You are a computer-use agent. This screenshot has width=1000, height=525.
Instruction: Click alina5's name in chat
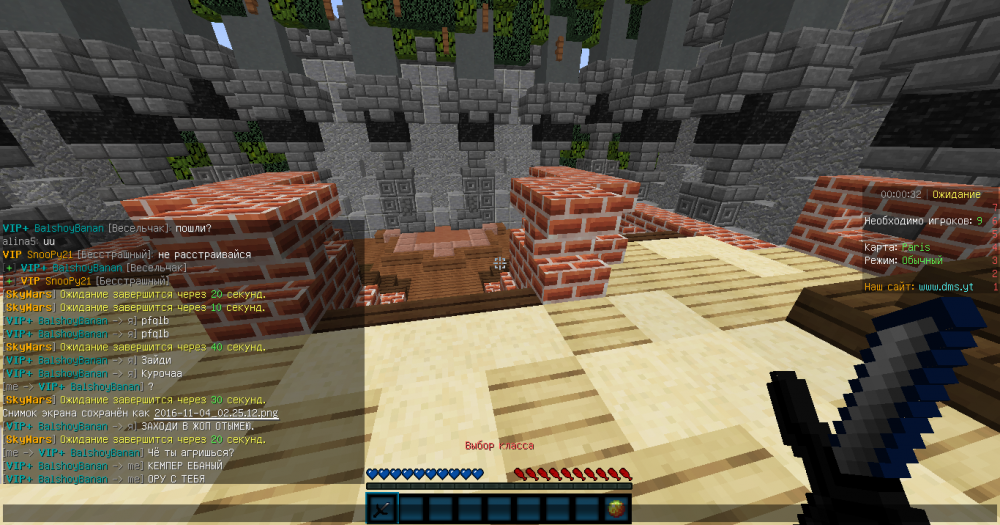coord(19,242)
